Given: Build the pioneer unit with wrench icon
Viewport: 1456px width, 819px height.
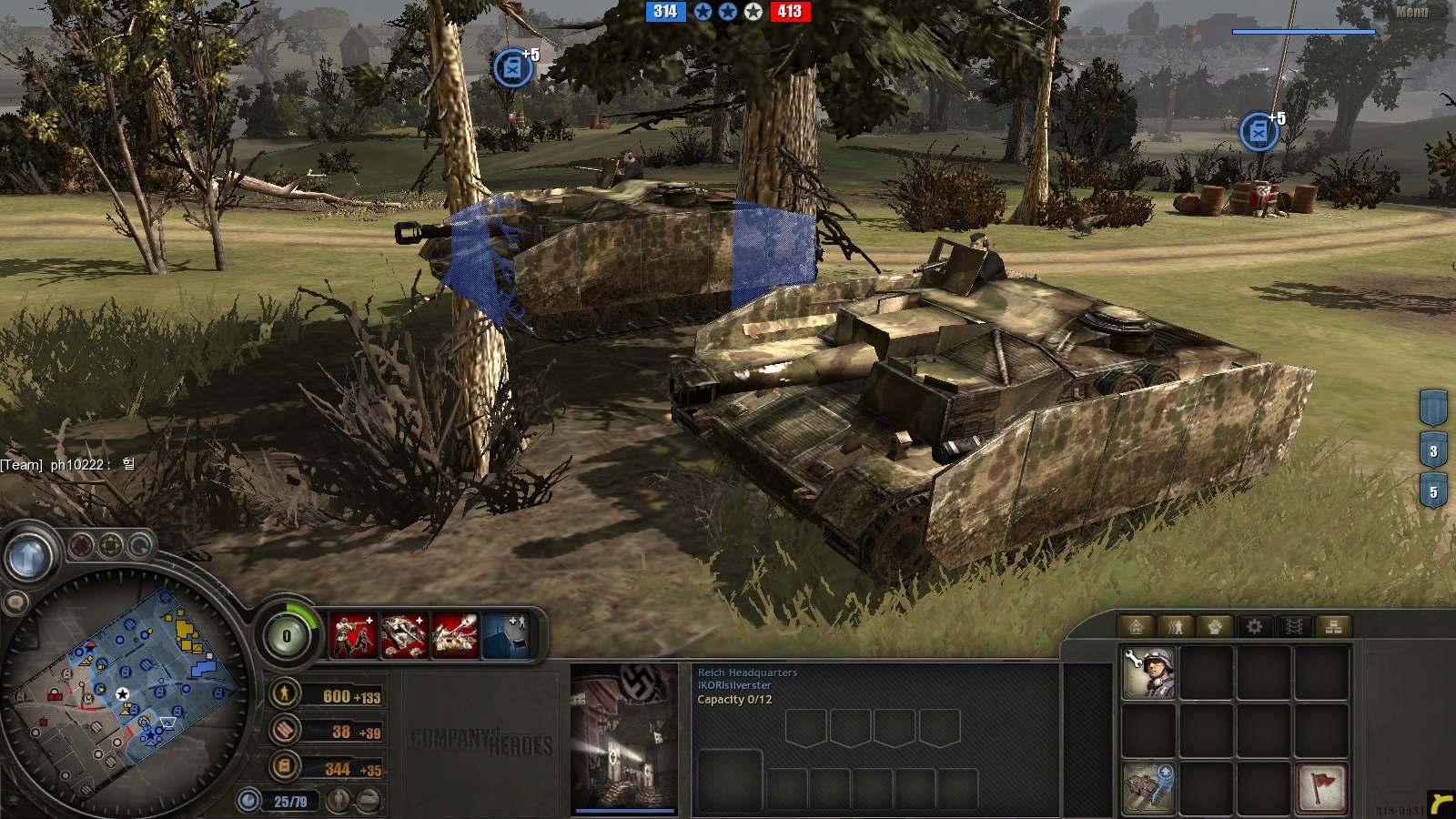Looking at the screenshot, I should click(1148, 673).
